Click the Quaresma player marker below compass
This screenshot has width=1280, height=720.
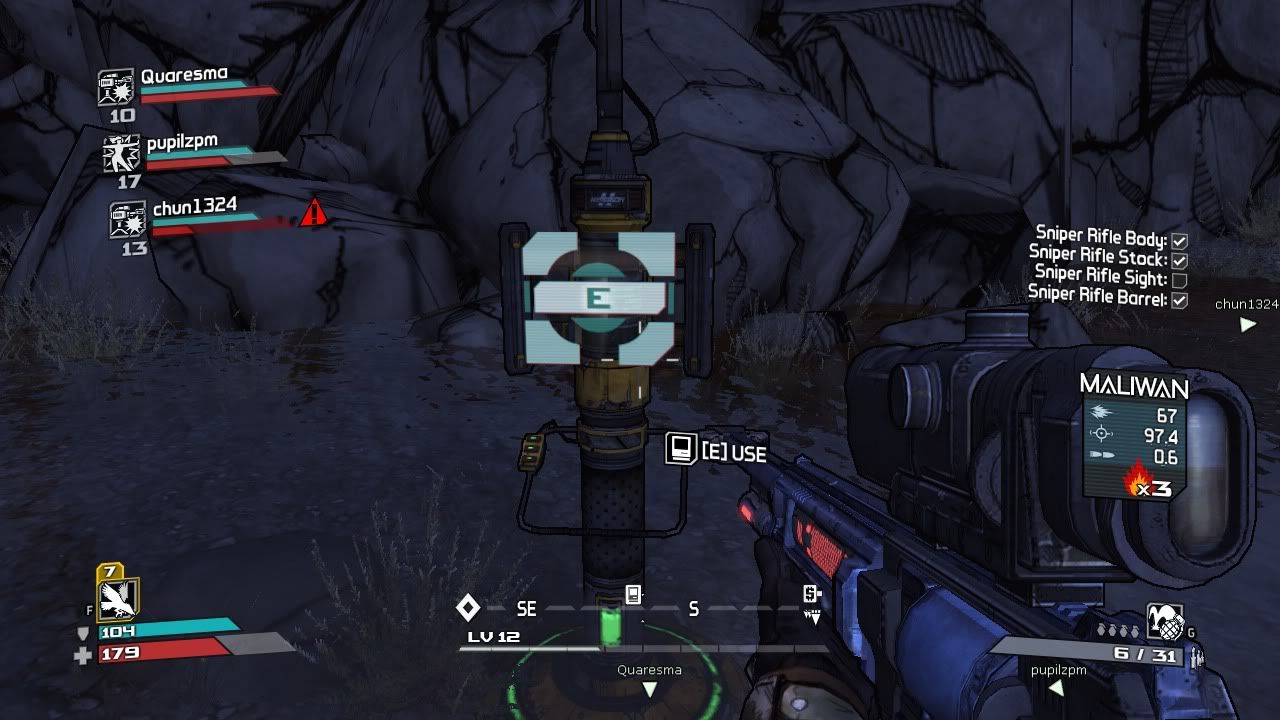[x=649, y=689]
